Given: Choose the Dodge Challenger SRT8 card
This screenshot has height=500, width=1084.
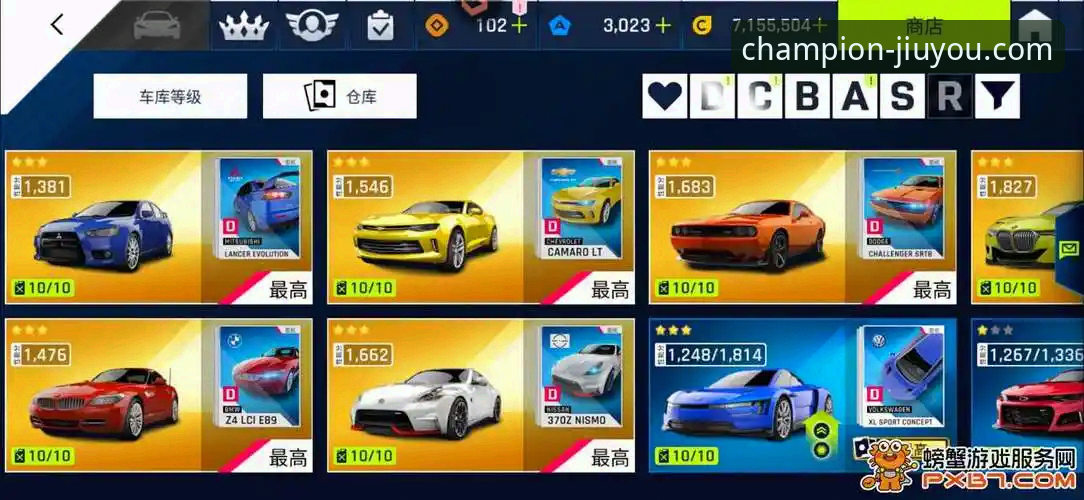Looking at the screenshot, I should click(802, 227).
